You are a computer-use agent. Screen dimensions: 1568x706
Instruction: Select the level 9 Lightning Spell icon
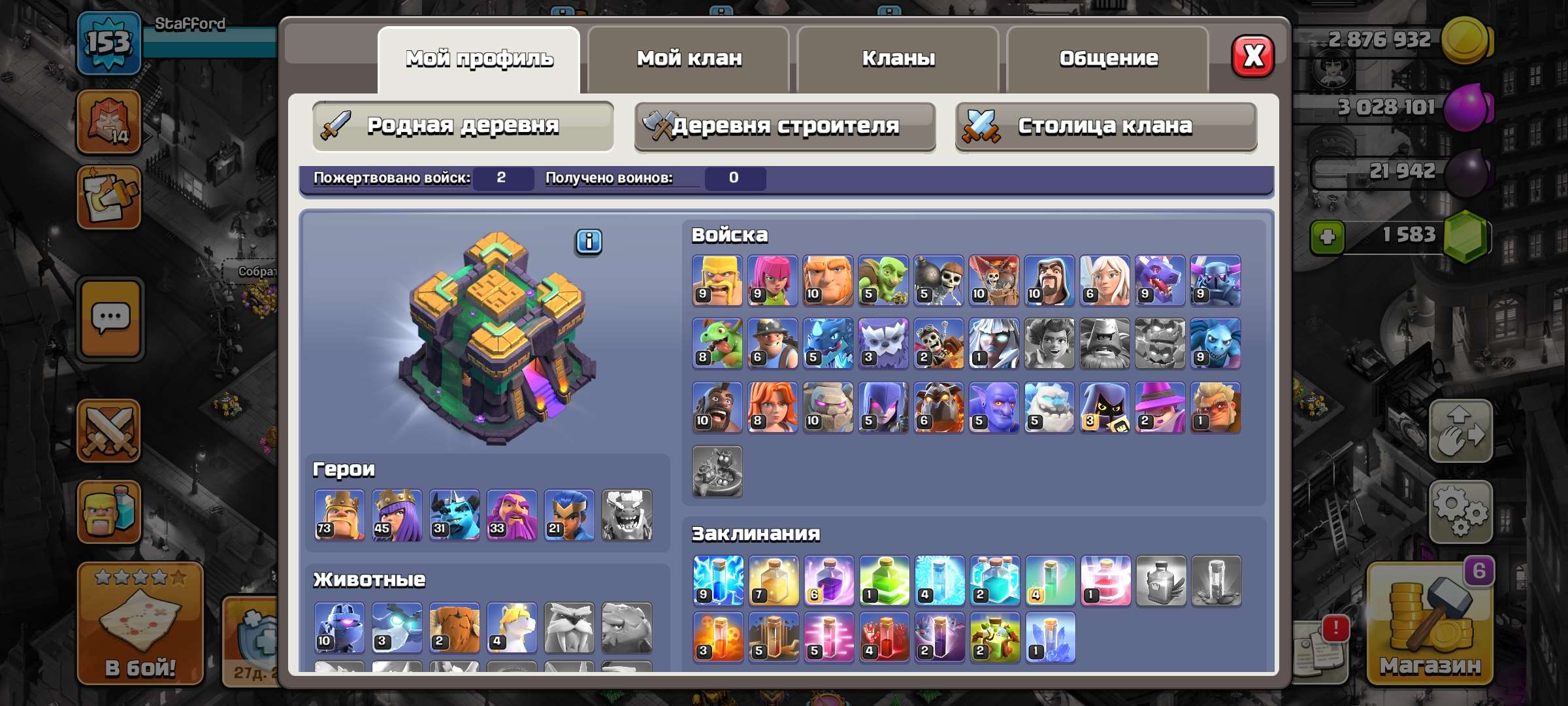[717, 580]
